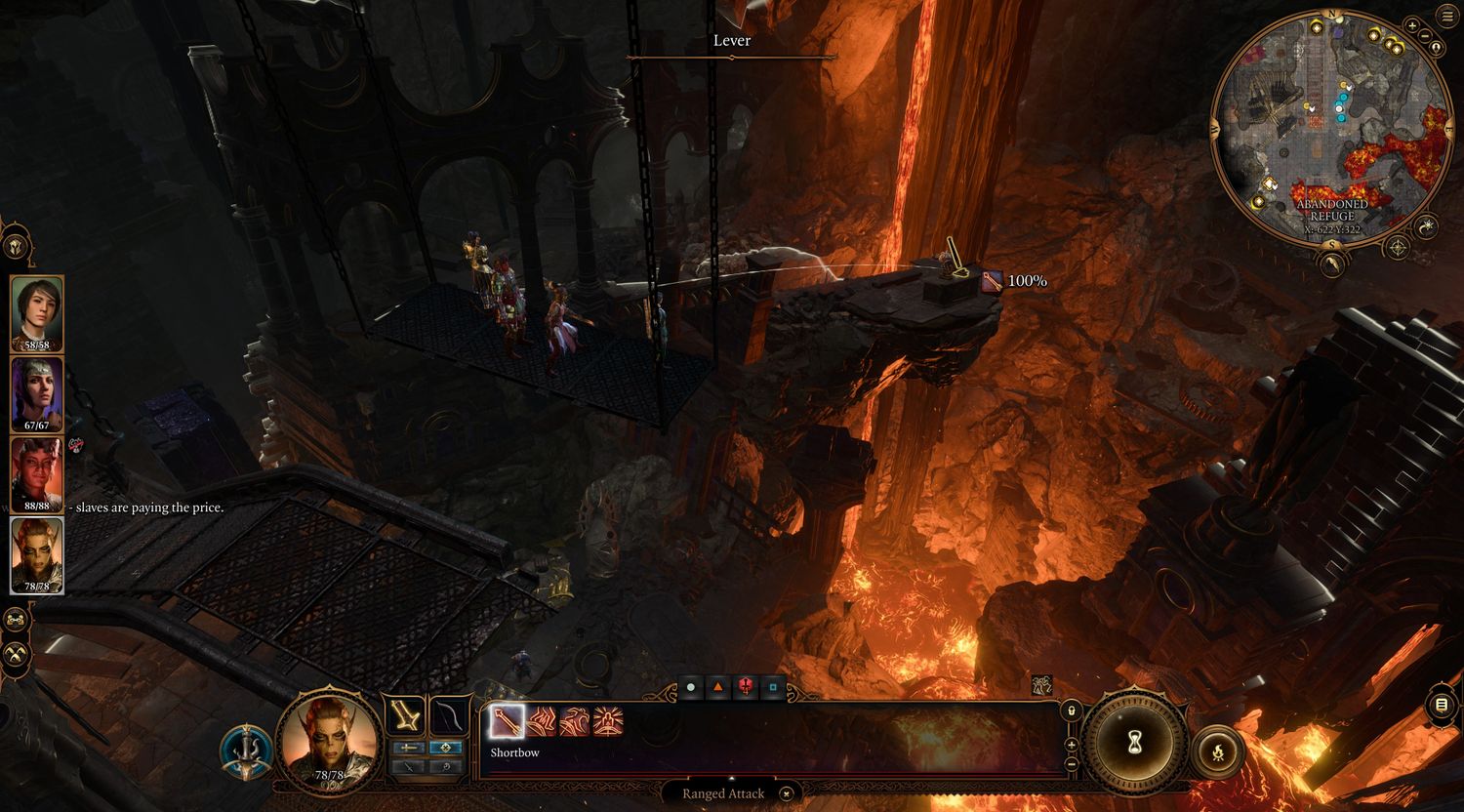Open the crossed-hammers button below the portraits
This screenshot has width=1464, height=812.
(x=16, y=654)
